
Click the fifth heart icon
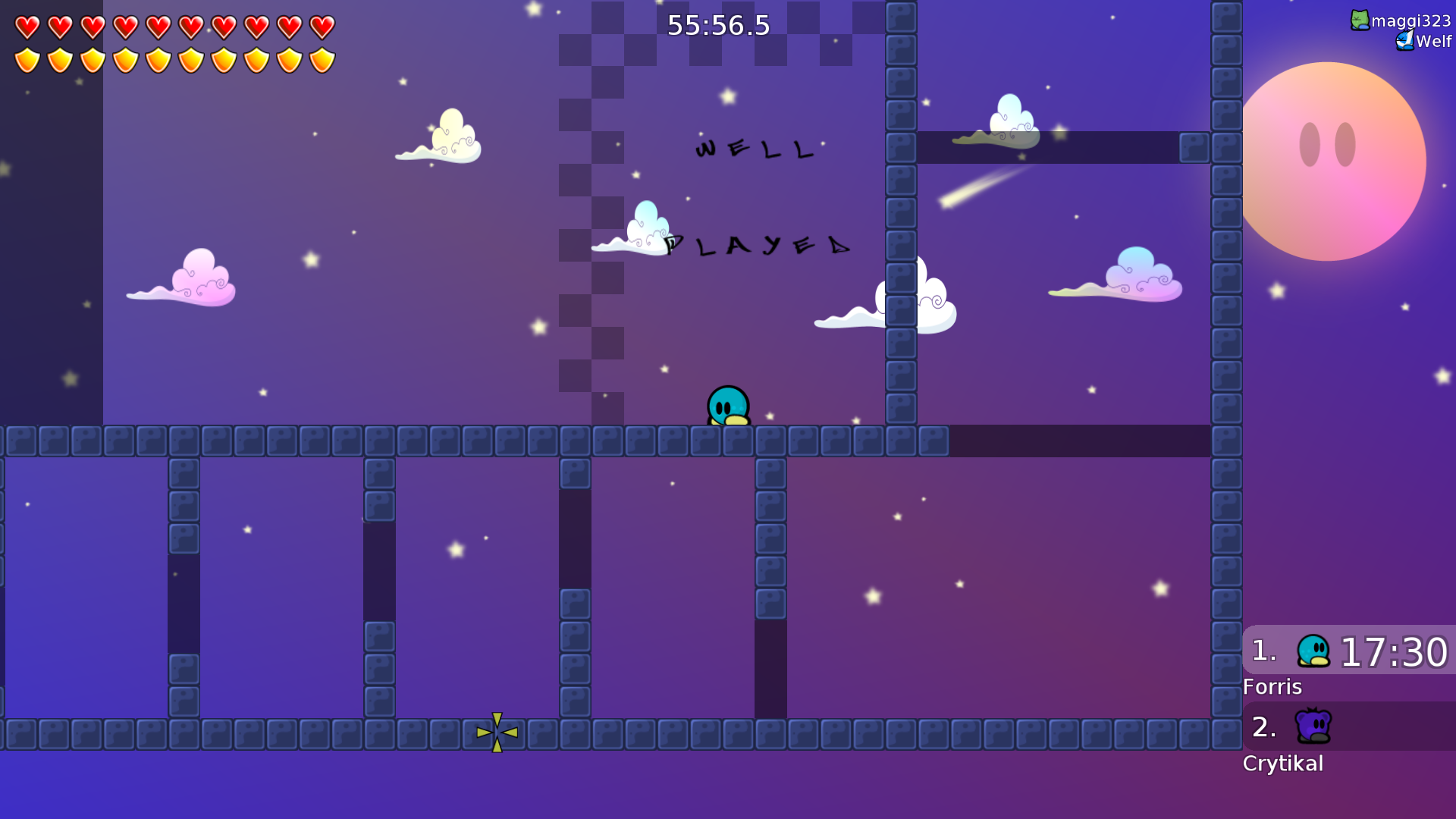(x=158, y=27)
